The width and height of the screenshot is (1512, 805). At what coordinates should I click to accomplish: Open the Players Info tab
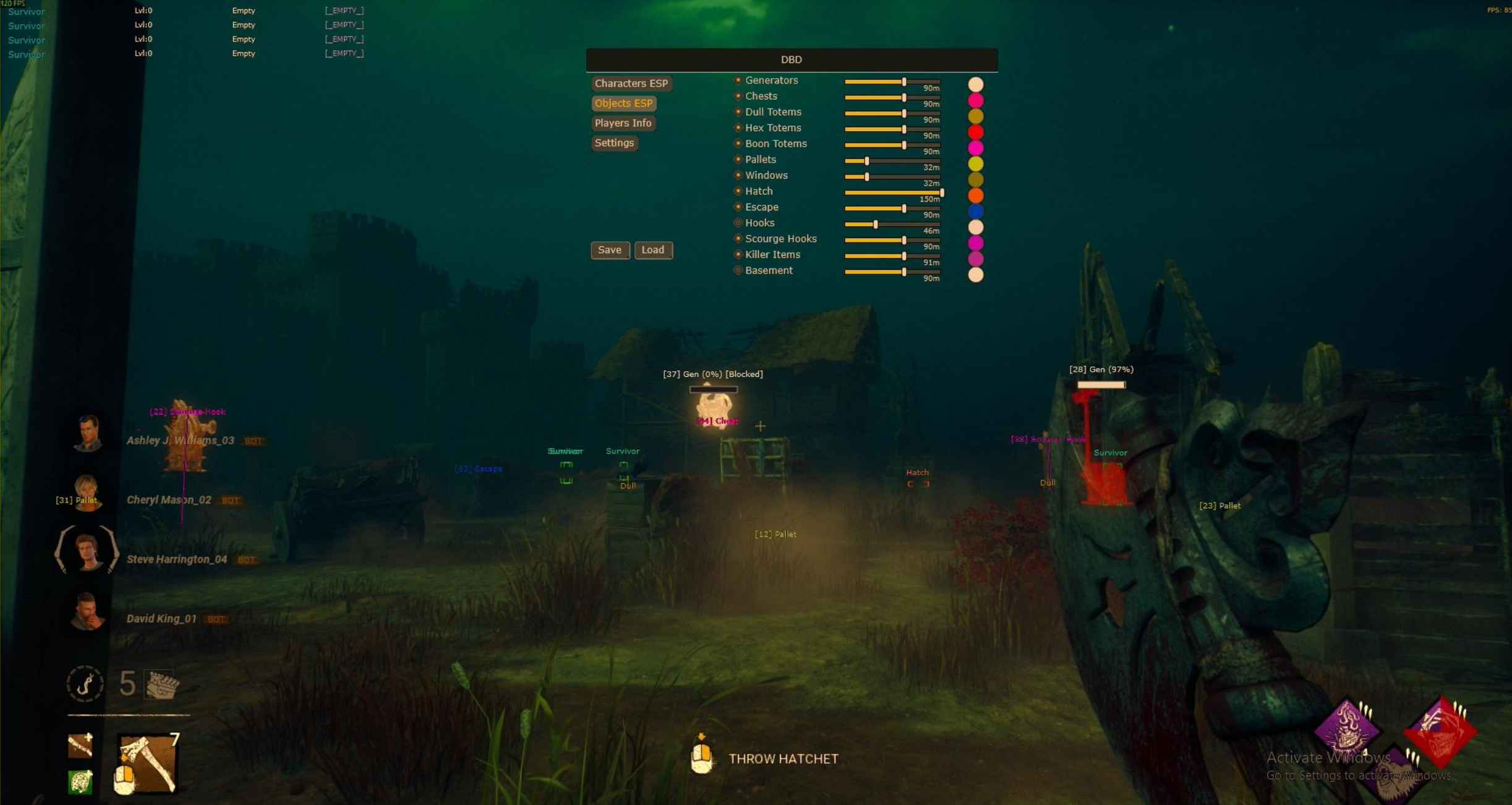(x=623, y=123)
